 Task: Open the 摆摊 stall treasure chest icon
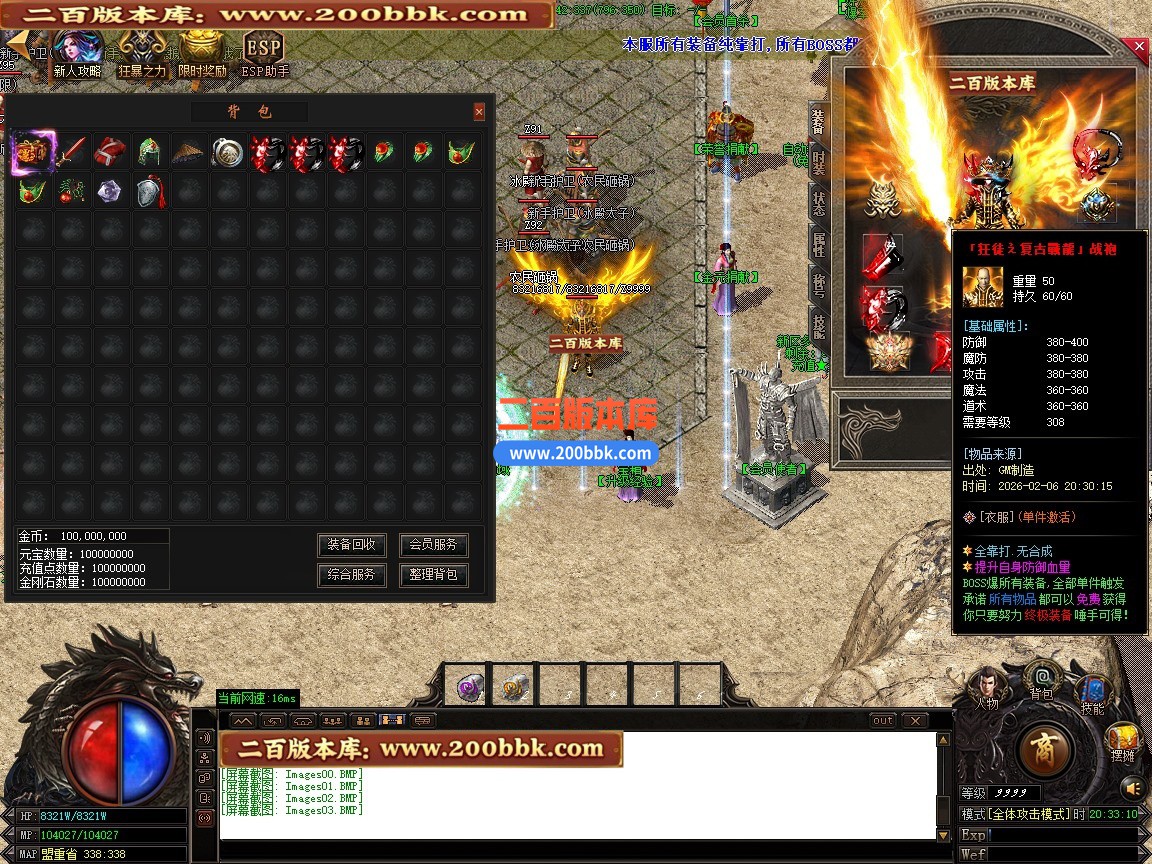point(1123,742)
